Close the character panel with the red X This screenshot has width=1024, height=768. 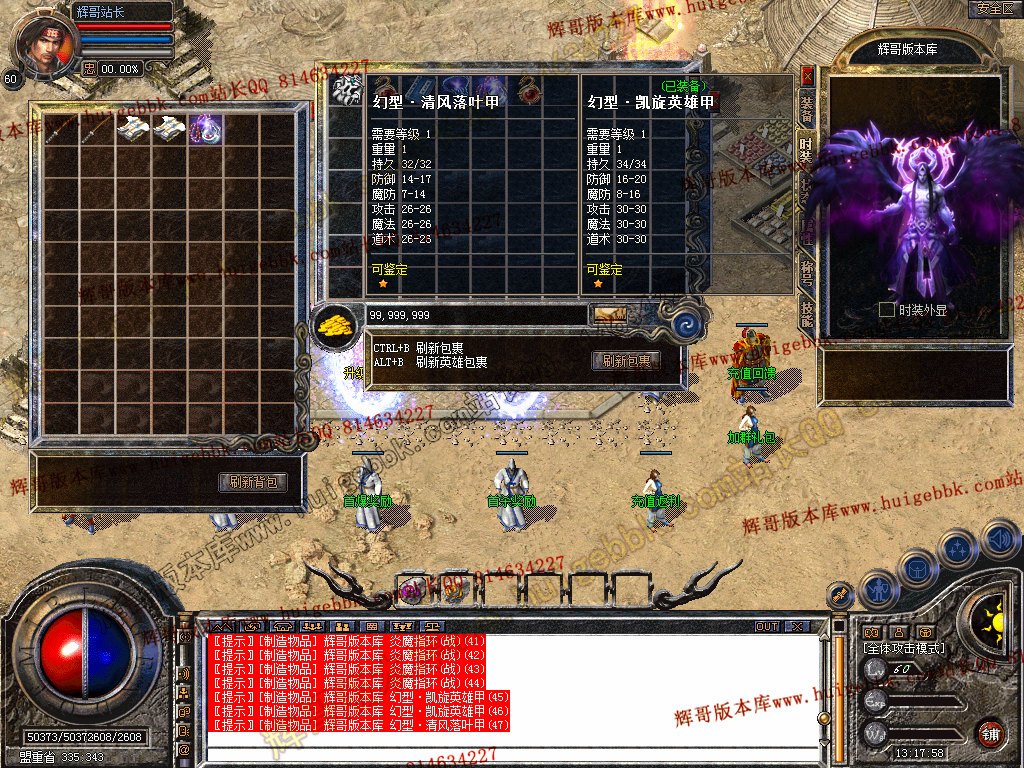807,75
